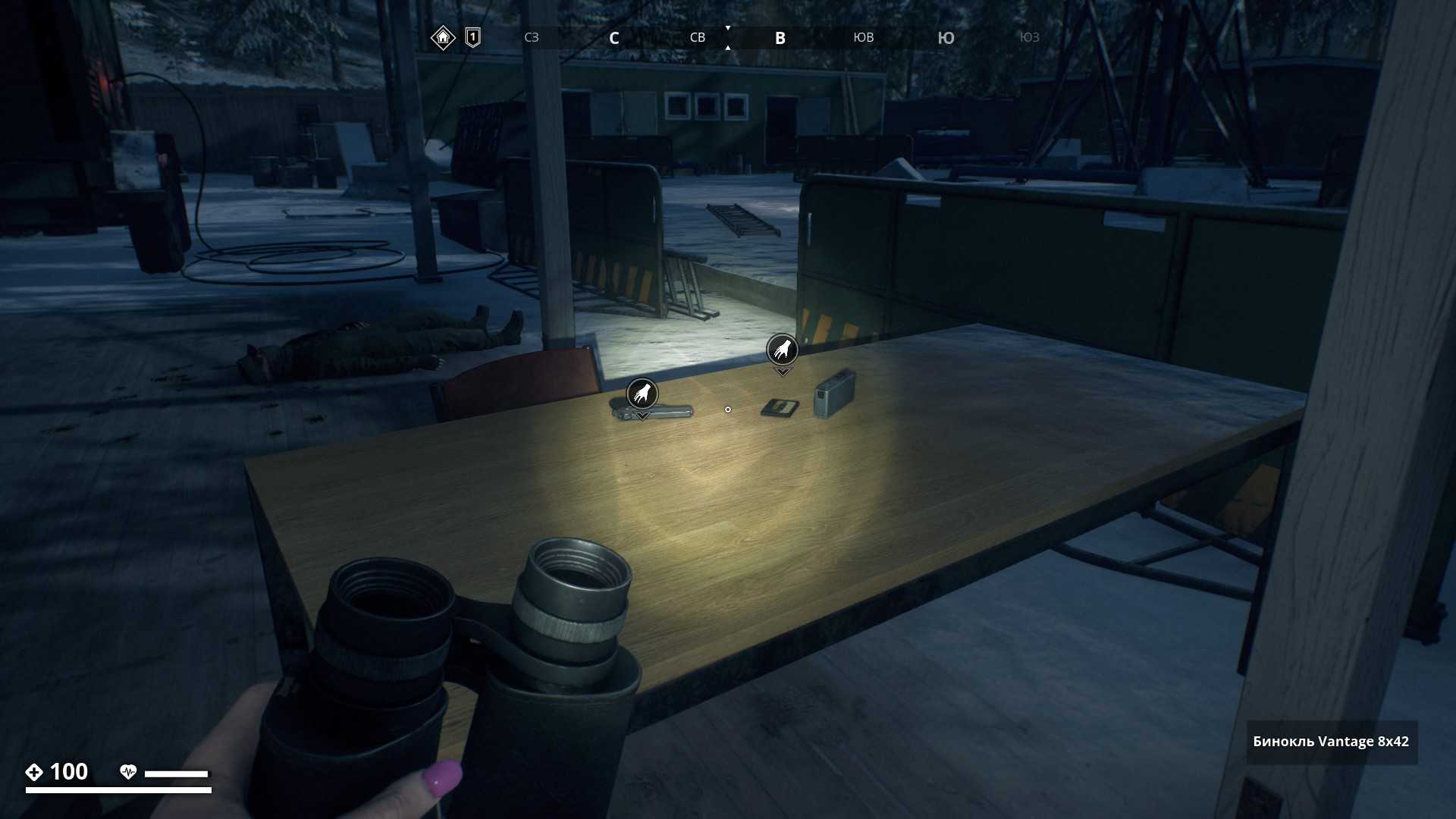1456x819 pixels.
Task: Activate the hand icon over the flat gray item
Action: [x=642, y=394]
